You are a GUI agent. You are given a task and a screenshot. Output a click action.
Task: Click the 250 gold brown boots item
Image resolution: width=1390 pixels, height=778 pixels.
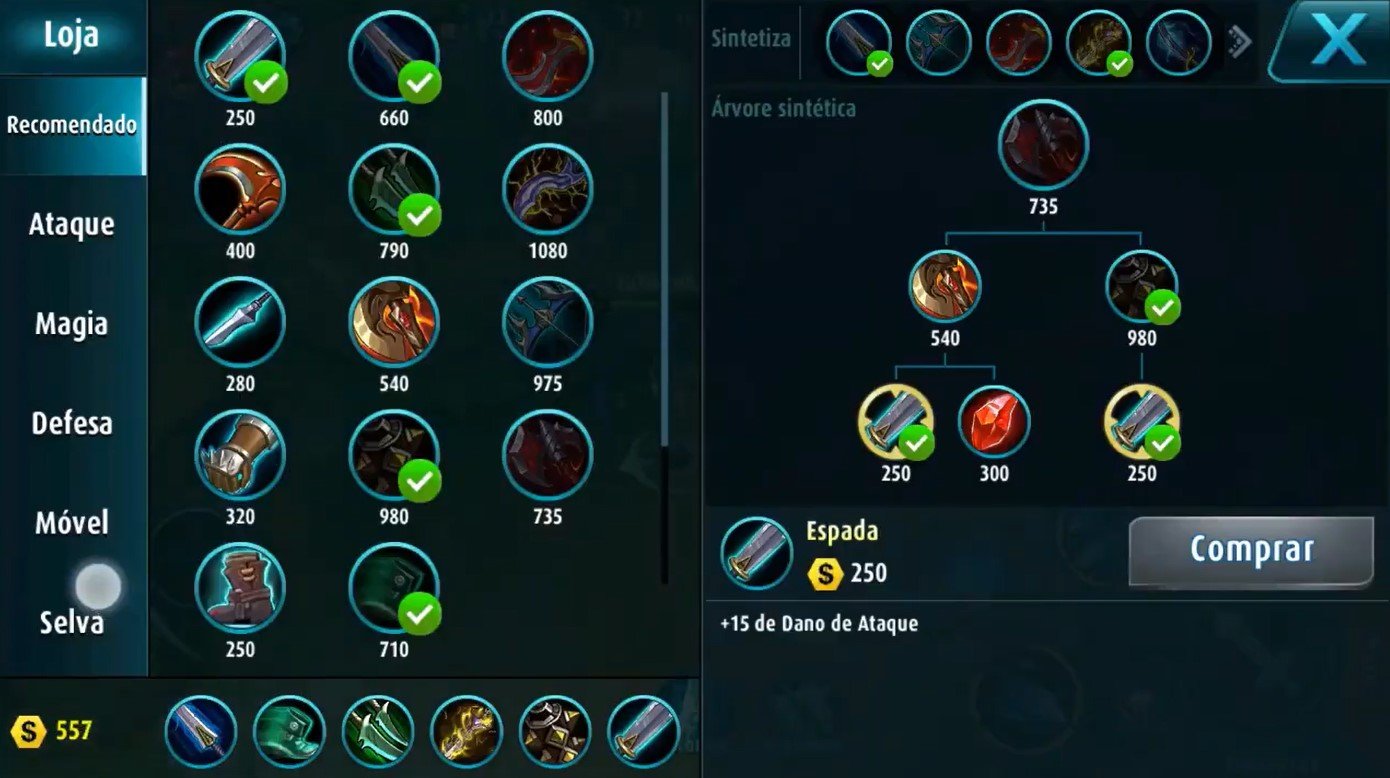tap(240, 587)
